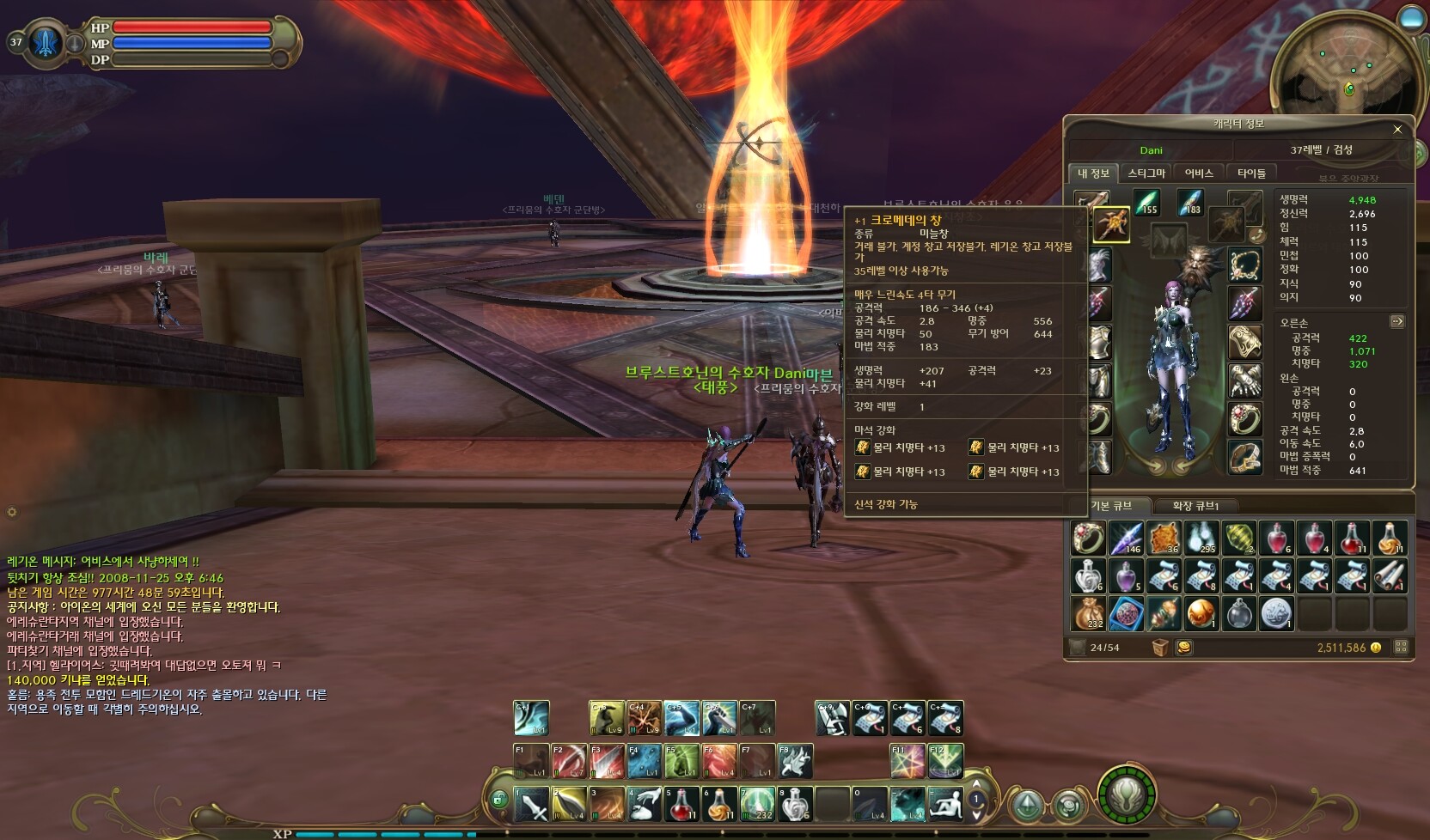Image resolution: width=1430 pixels, height=840 pixels.
Task: Select the equipped belt slot
Action: pos(1244,459)
